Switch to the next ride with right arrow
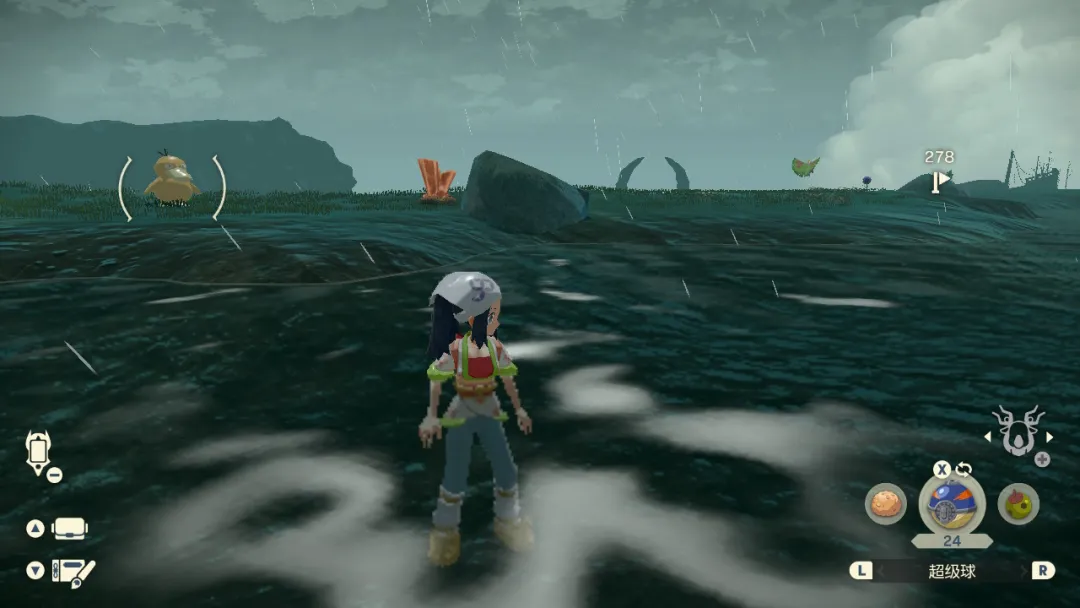 click(1050, 437)
